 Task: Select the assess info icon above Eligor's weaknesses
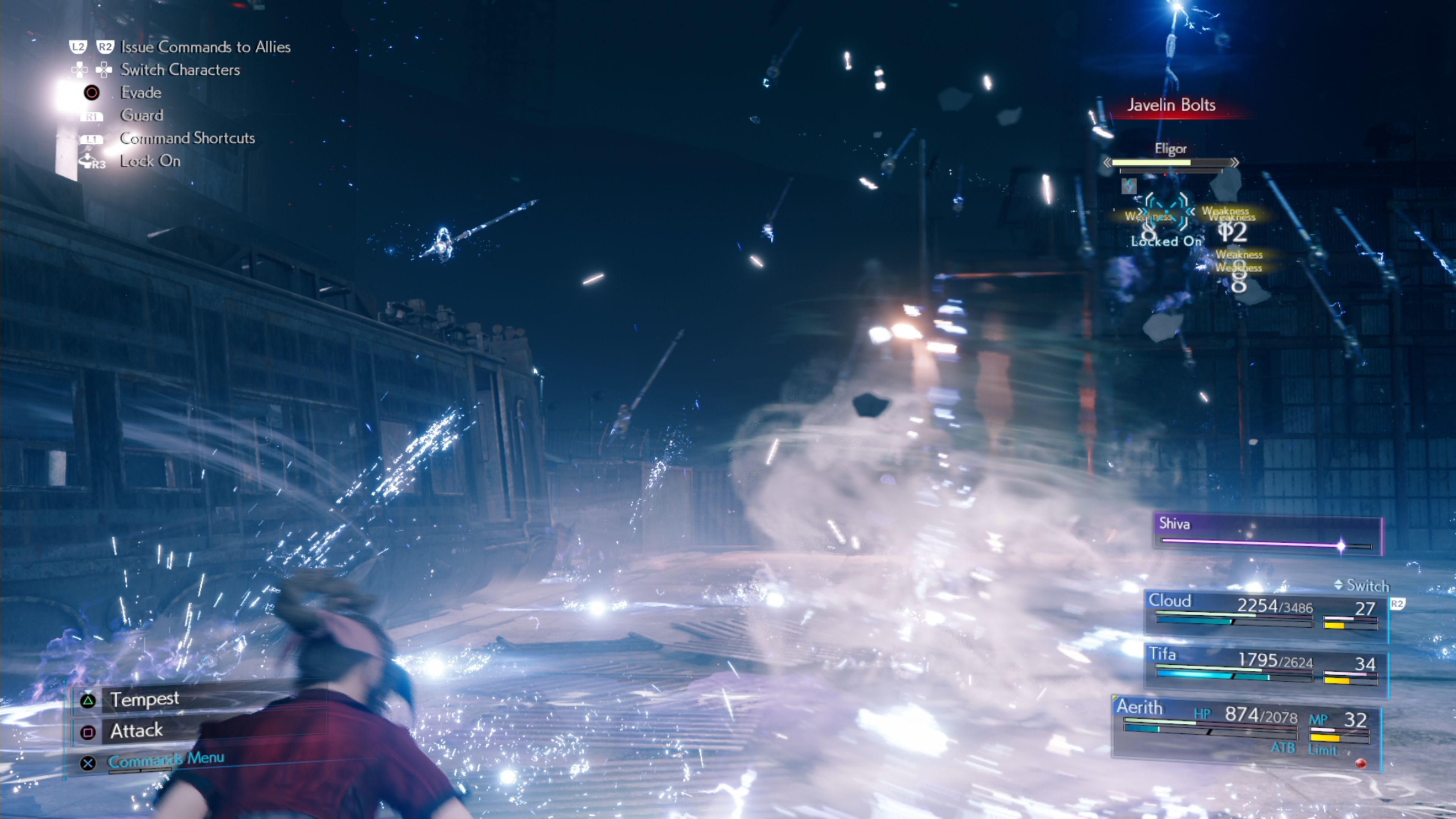tap(1129, 187)
